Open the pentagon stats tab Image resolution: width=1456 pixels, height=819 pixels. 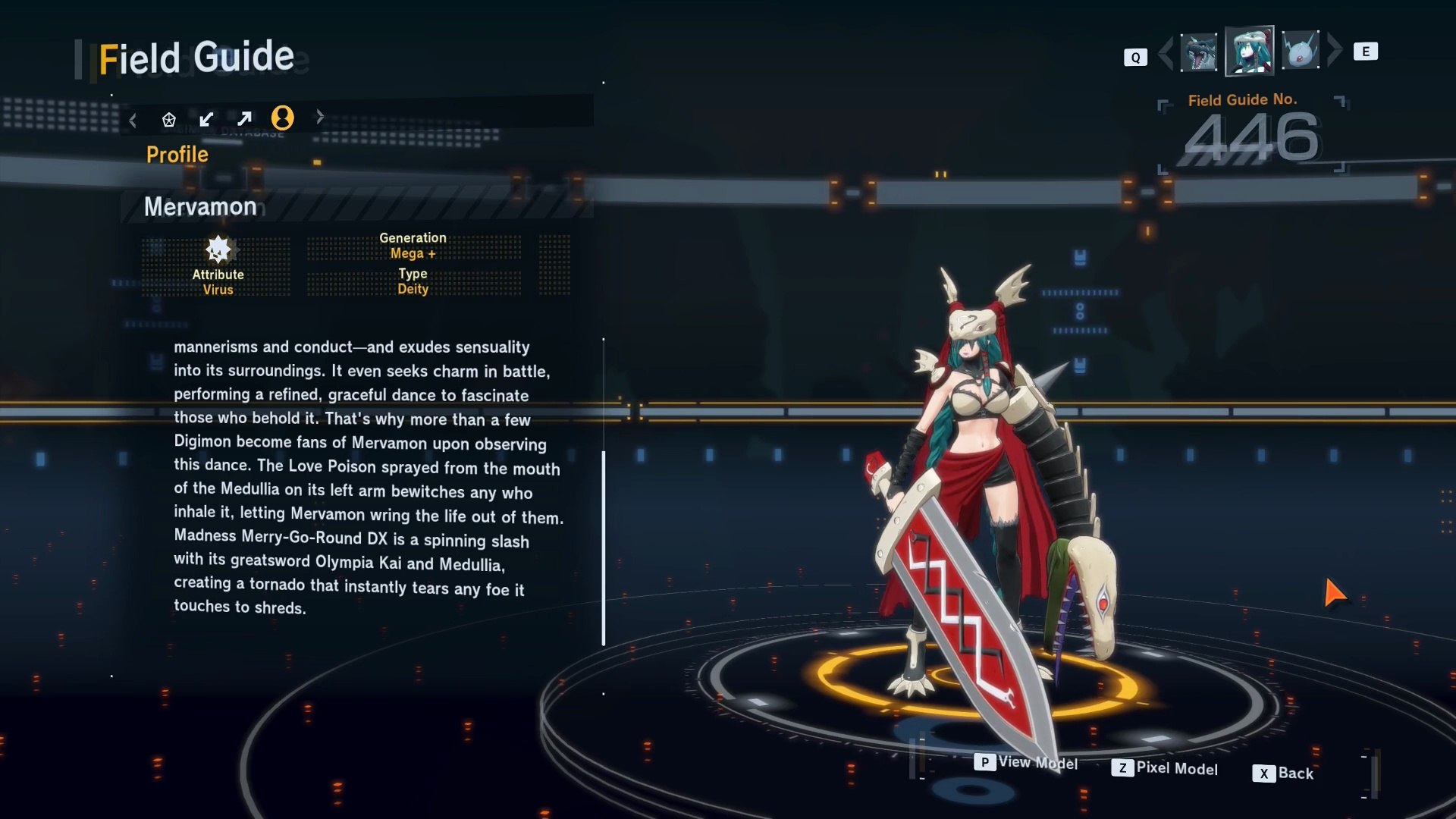pos(169,119)
